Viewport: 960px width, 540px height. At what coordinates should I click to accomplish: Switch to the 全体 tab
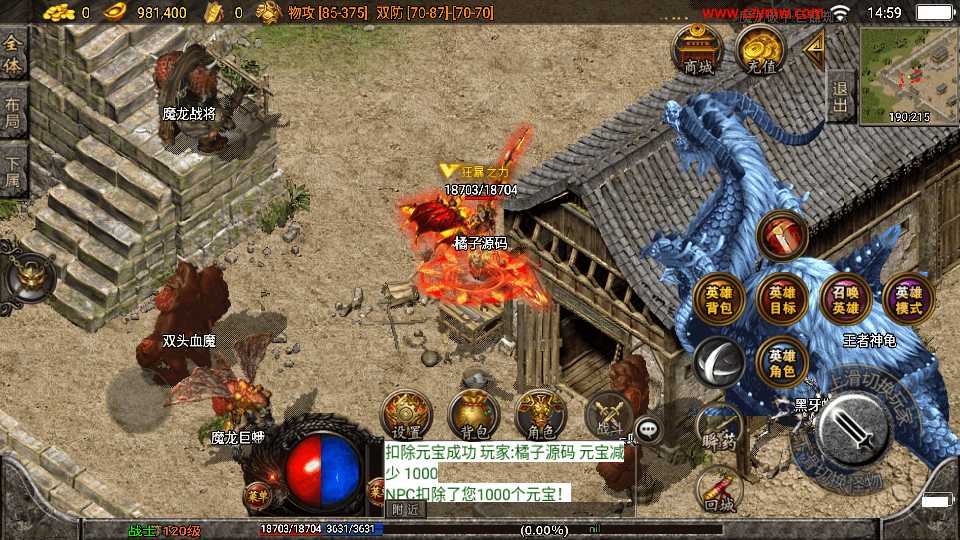13,56
